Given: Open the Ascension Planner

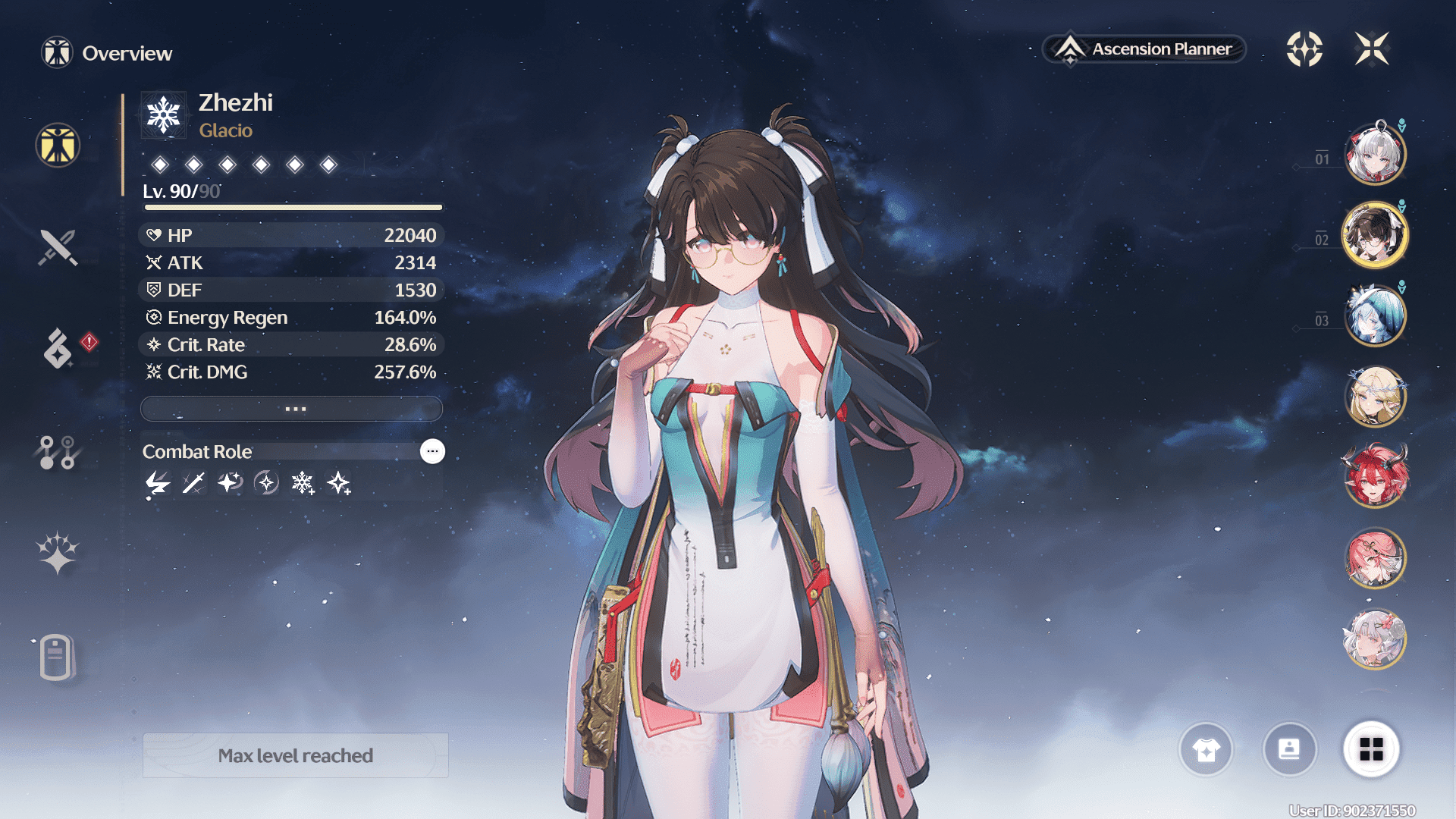Looking at the screenshot, I should (x=1145, y=49).
